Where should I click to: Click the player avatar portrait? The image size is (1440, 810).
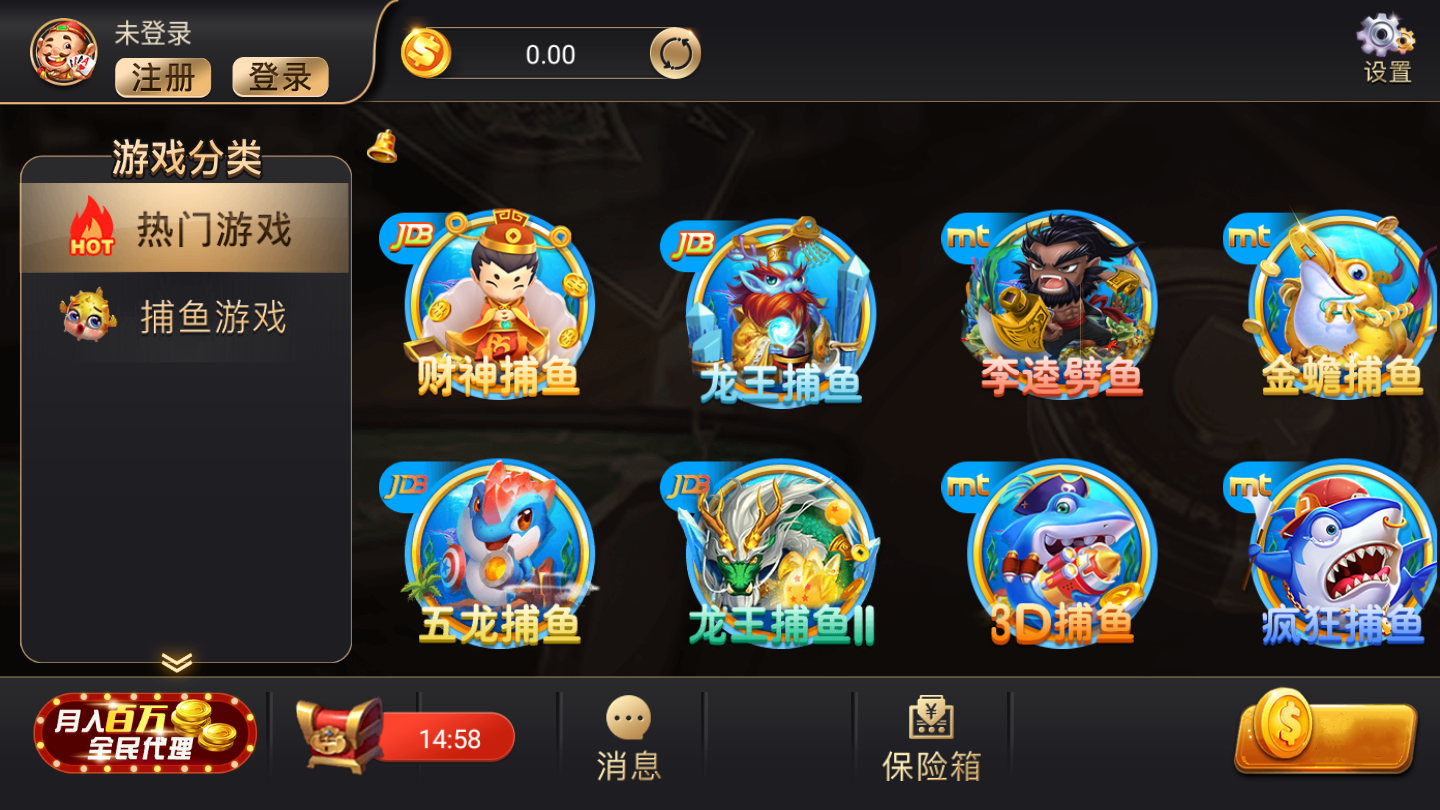point(60,50)
